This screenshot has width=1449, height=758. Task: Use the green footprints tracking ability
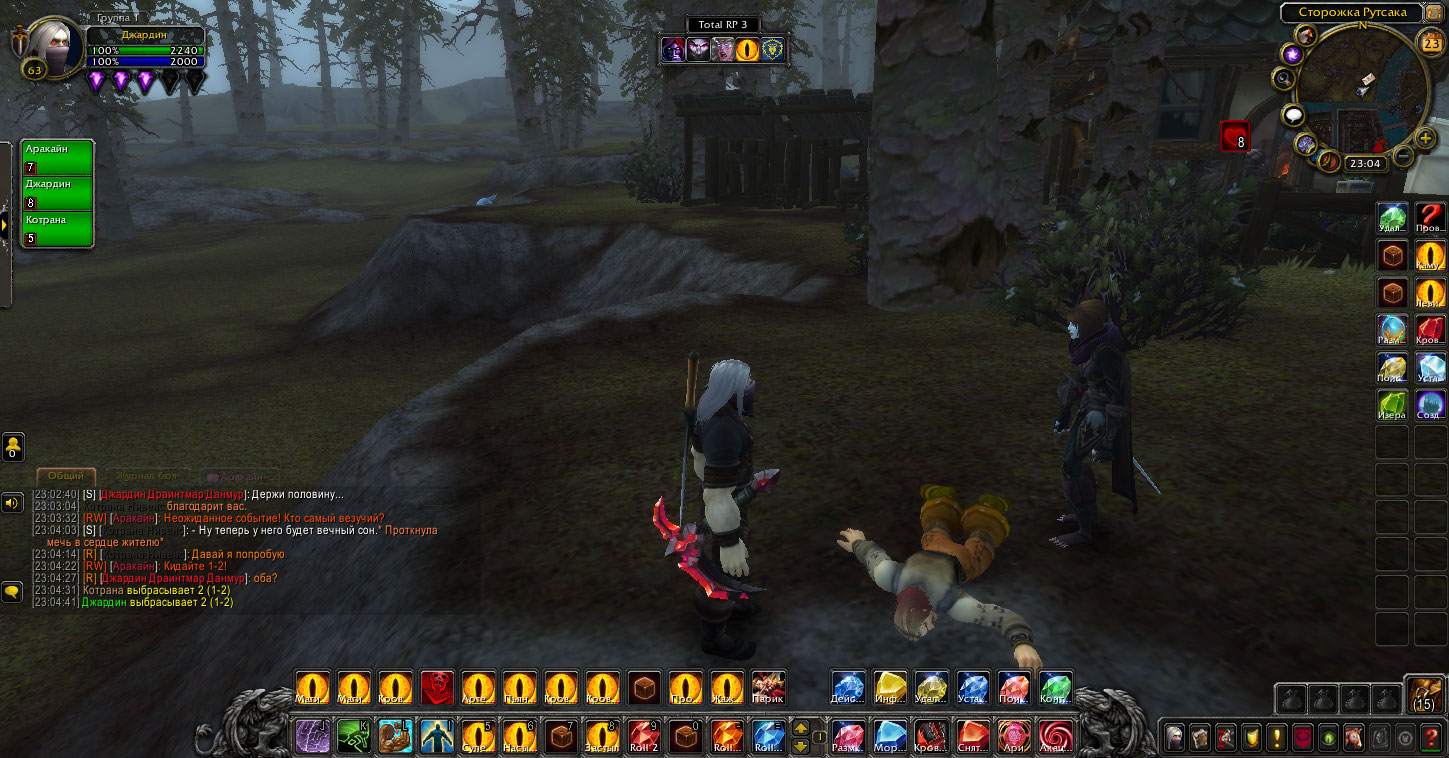[354, 738]
